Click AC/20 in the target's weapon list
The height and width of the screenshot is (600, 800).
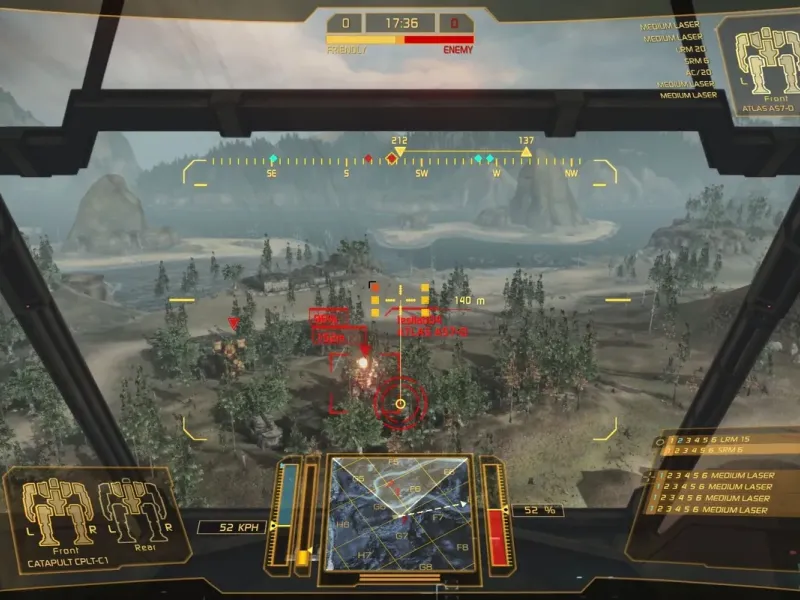click(697, 73)
